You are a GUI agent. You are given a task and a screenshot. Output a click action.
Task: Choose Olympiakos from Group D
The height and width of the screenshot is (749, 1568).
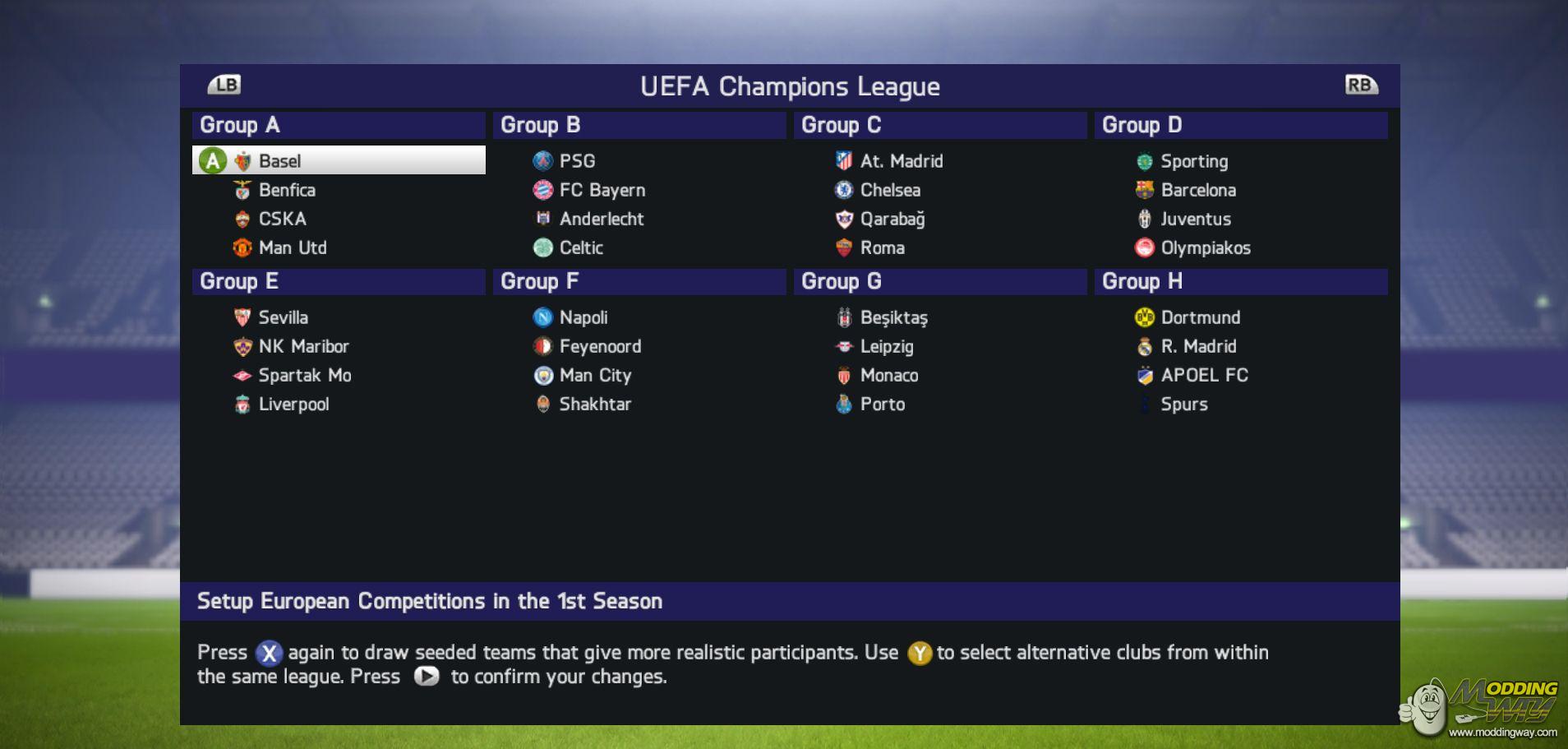tap(1205, 247)
